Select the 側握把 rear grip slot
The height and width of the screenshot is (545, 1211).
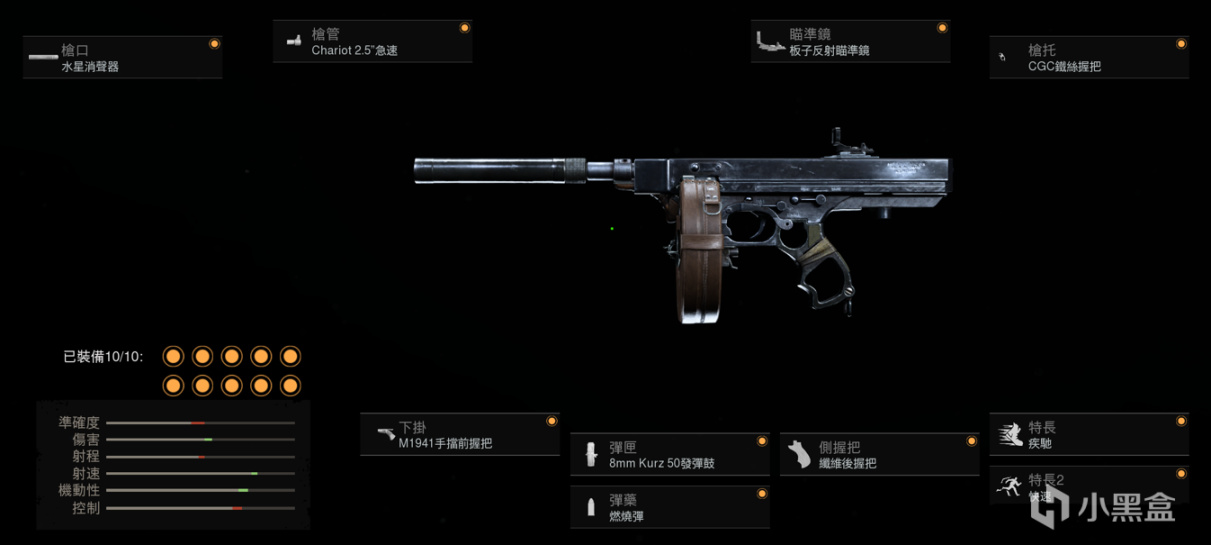tap(879, 455)
